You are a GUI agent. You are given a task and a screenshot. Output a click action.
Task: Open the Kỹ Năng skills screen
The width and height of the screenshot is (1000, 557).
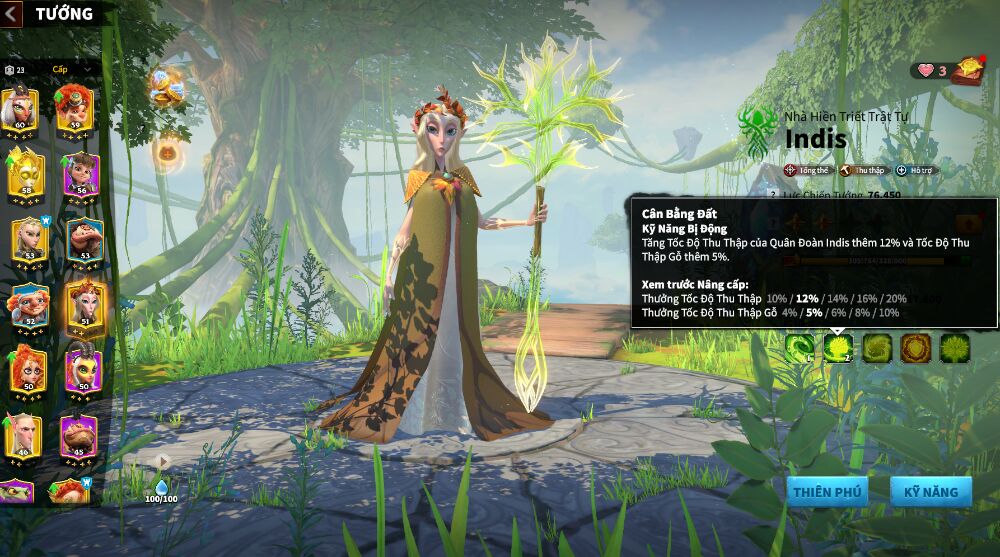pos(930,491)
